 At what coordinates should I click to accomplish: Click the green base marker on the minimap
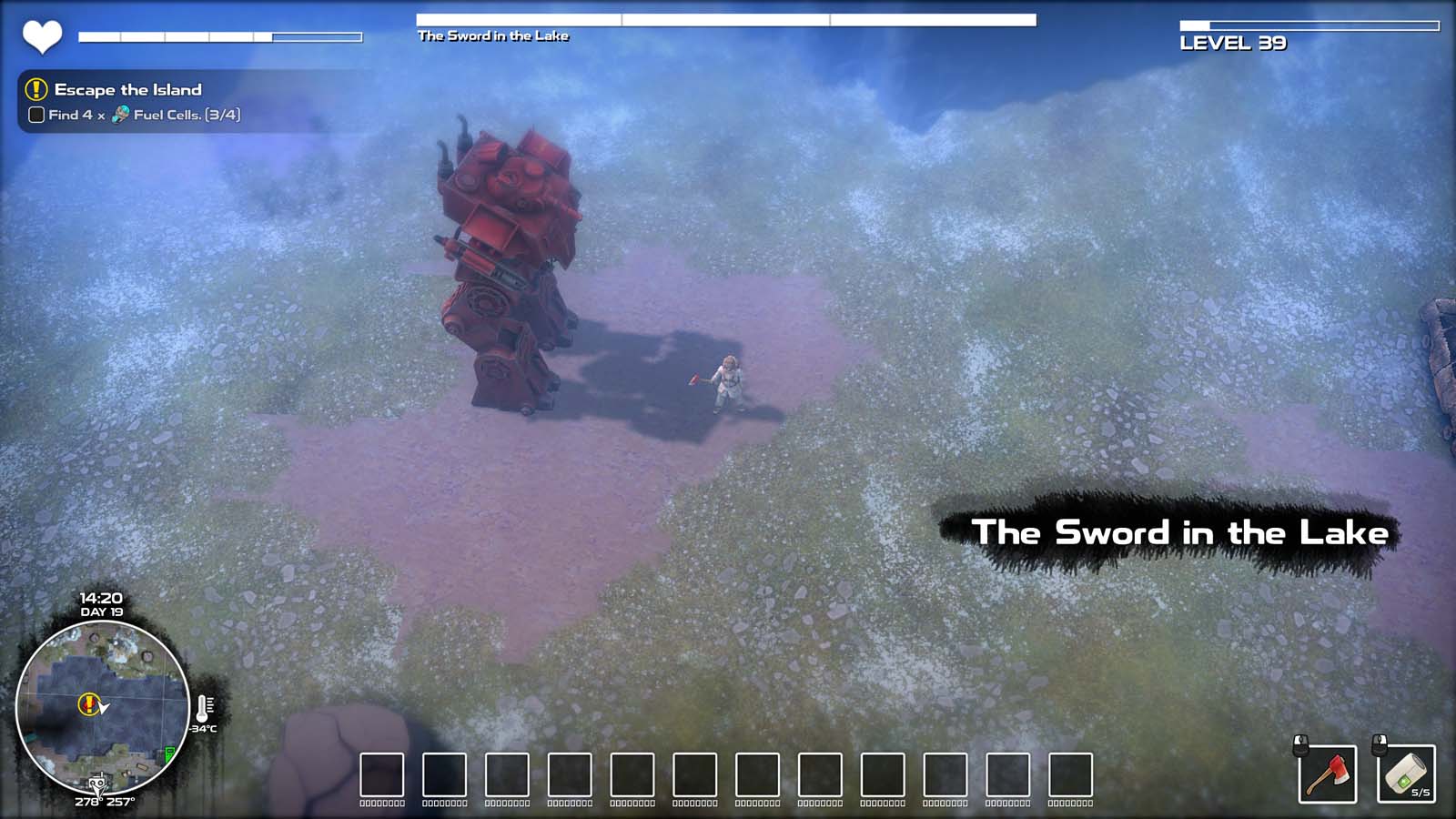pyautogui.click(x=169, y=753)
